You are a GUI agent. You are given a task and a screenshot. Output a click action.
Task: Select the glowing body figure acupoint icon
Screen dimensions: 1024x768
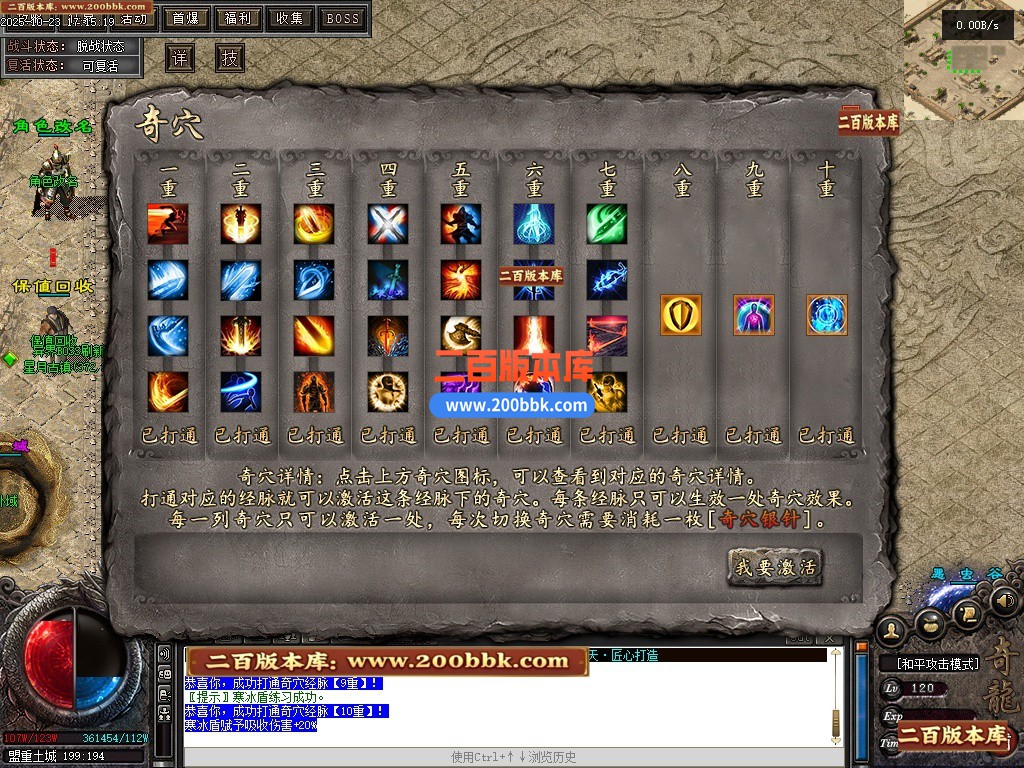click(x=754, y=315)
